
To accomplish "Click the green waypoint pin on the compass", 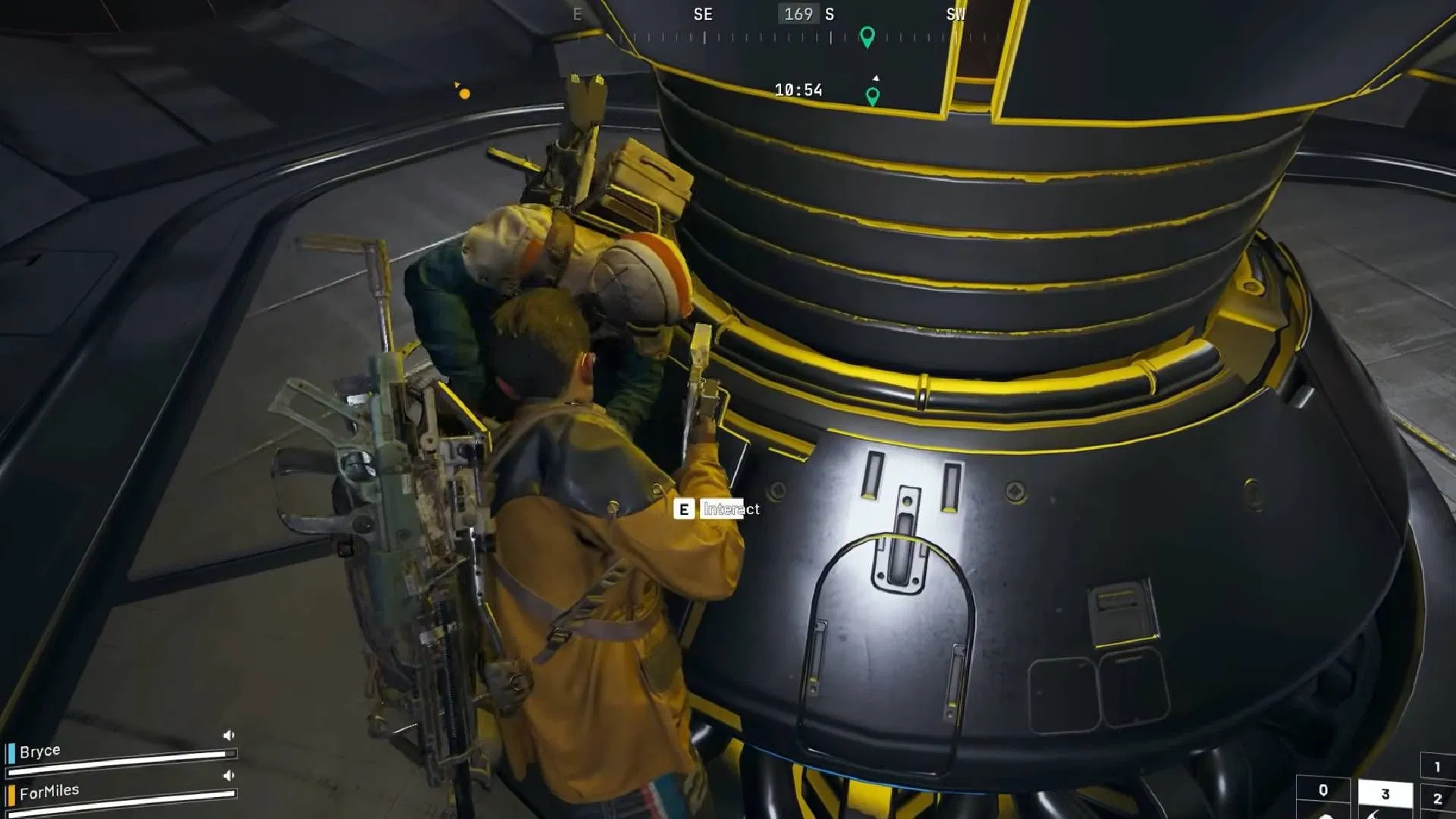I will coord(867,36).
